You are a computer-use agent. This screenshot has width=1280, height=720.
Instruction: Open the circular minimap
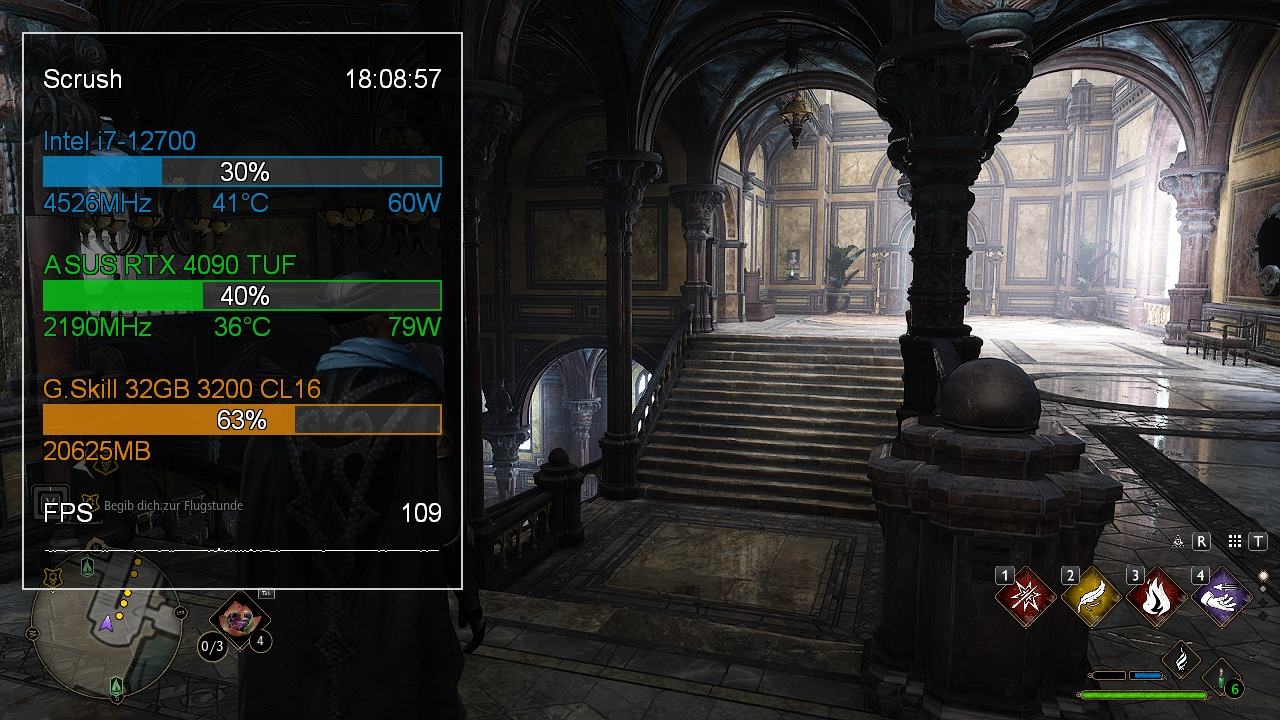click(x=106, y=641)
